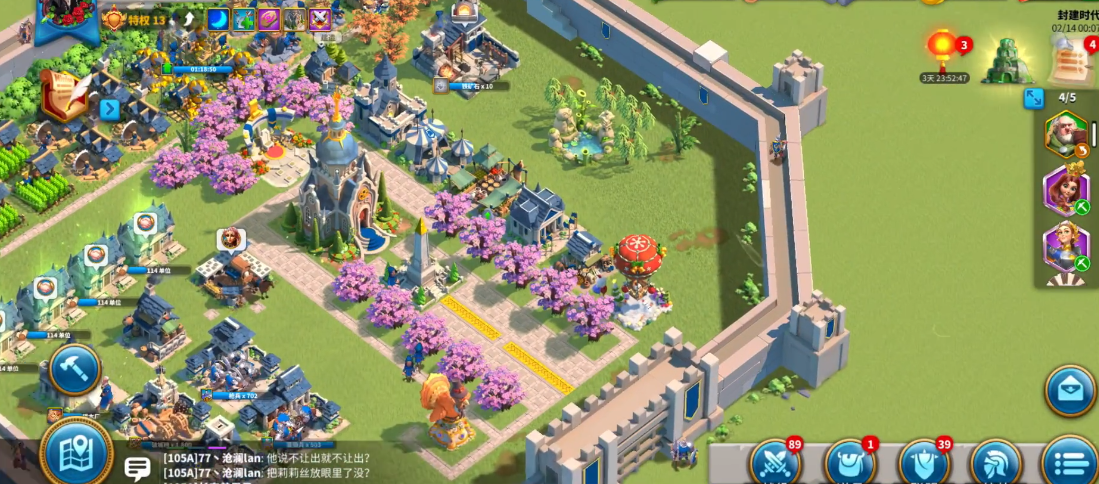The width and height of the screenshot is (1099, 484).
Task: Select the red-haired crowned commander portrait
Action: tap(1066, 189)
